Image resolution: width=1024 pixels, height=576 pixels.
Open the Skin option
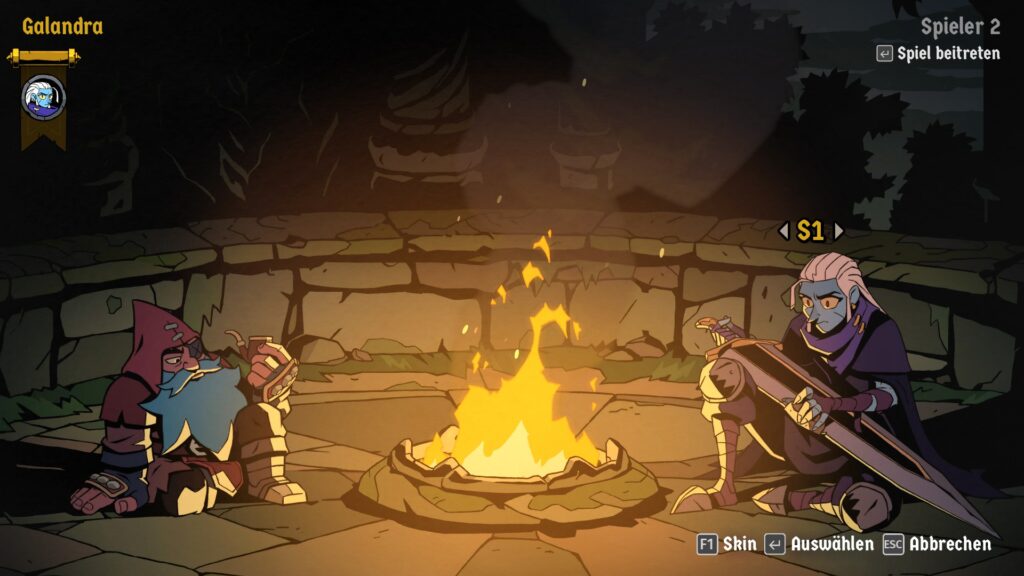728,544
